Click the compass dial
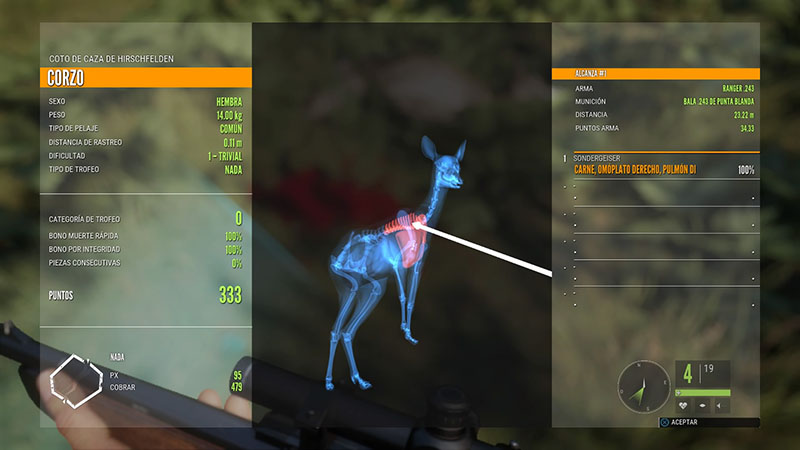Screen dimensions: 800x450 [x=643, y=385]
